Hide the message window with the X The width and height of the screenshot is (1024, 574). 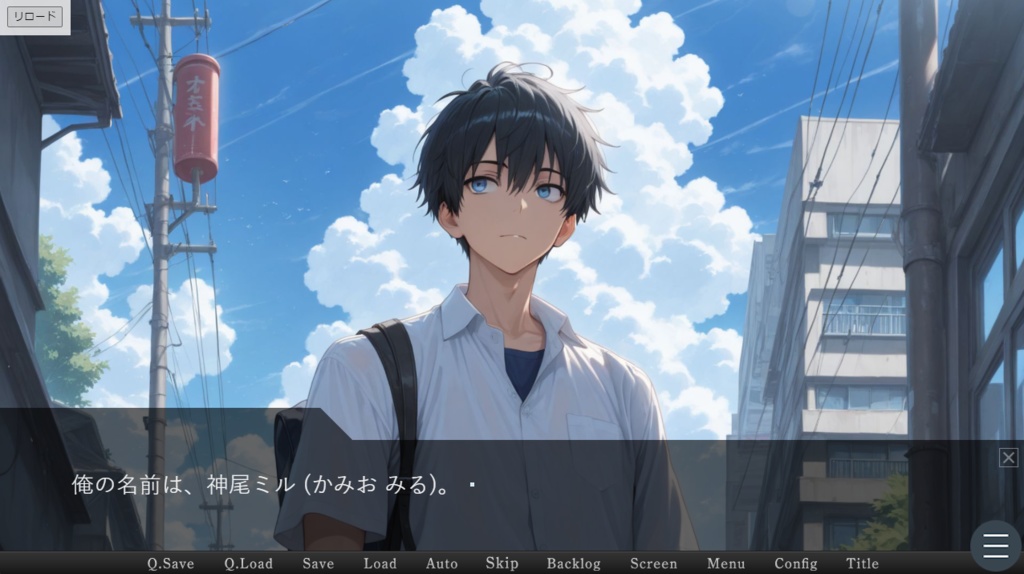click(1008, 457)
